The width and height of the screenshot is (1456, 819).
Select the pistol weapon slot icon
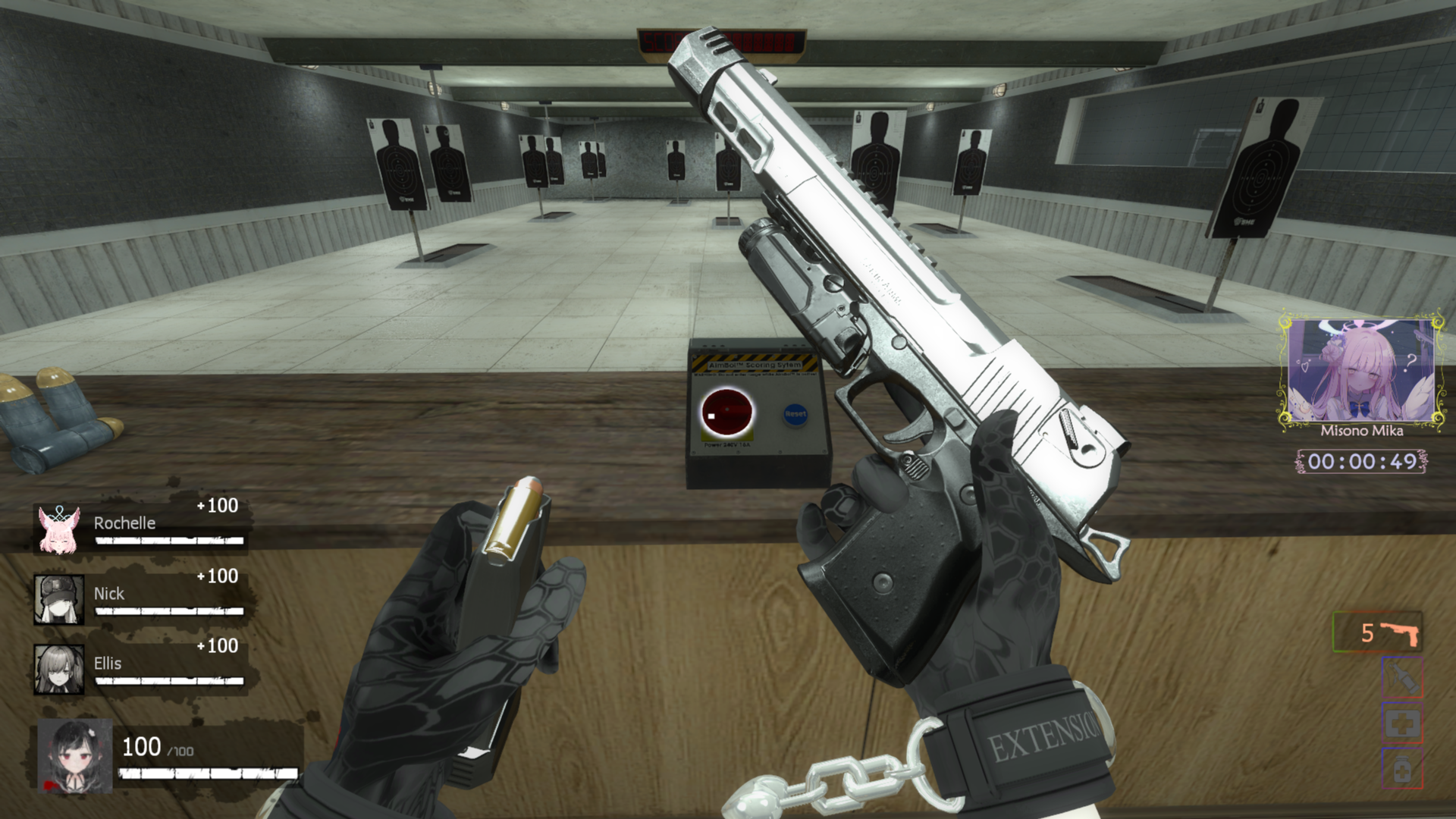1400,632
